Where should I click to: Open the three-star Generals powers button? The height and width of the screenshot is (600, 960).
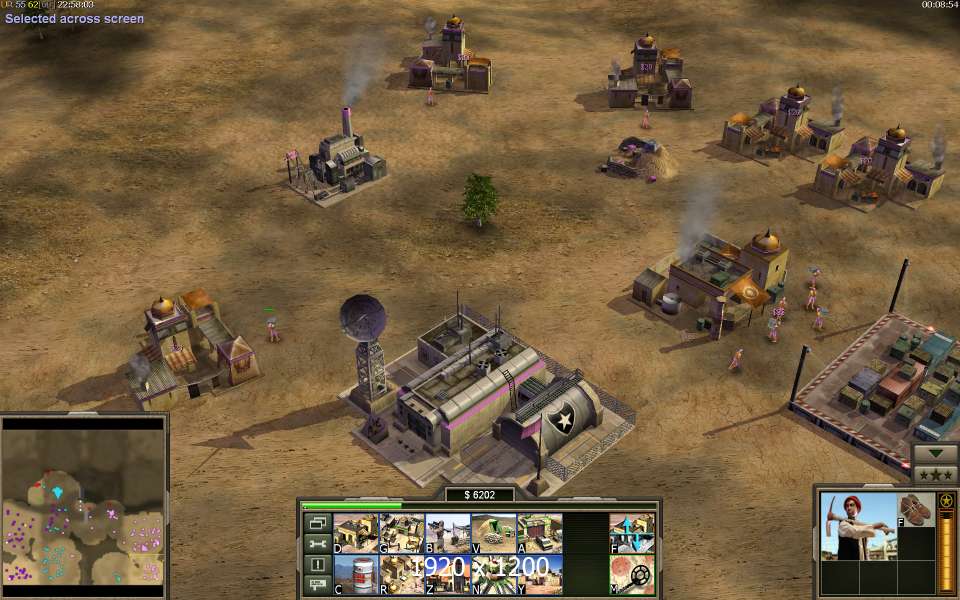(934, 474)
